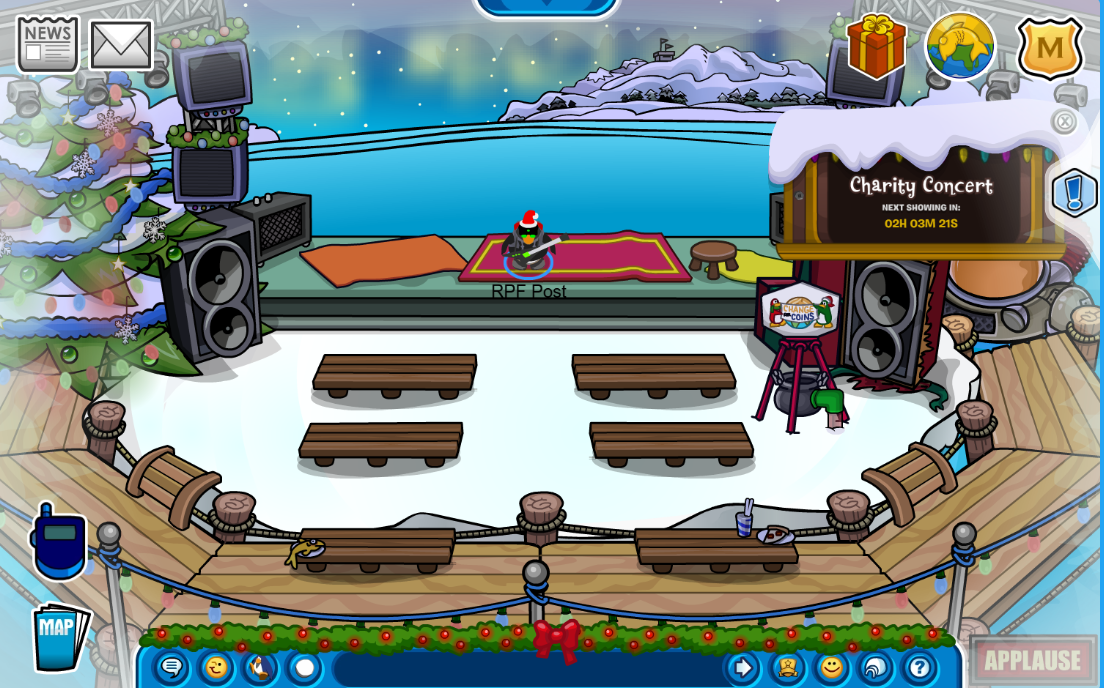This screenshot has height=688, width=1104.
Task: Click the blue exclamation mark icon
Action: tap(1074, 191)
